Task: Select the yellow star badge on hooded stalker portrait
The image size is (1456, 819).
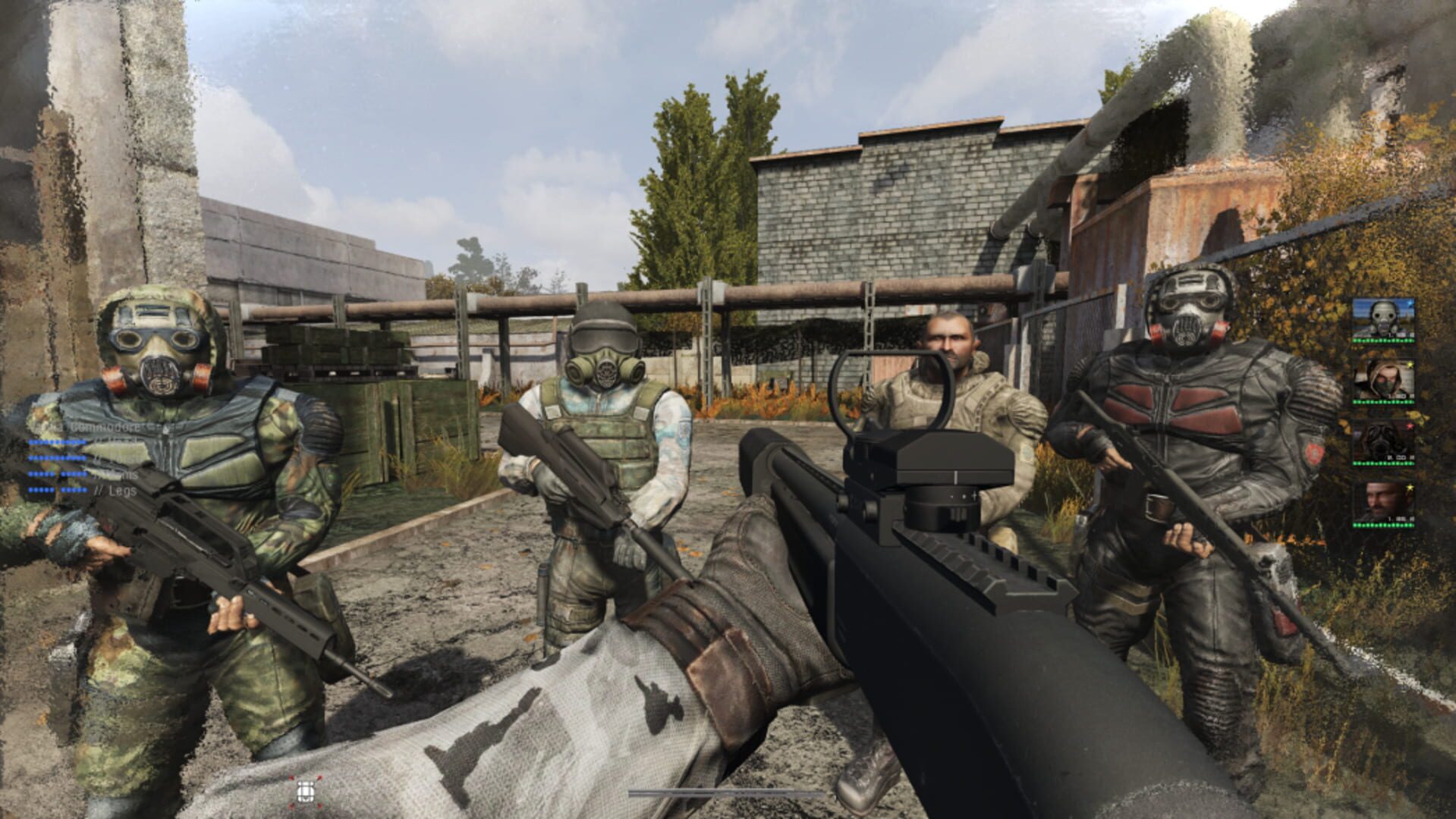Action: (x=1410, y=365)
